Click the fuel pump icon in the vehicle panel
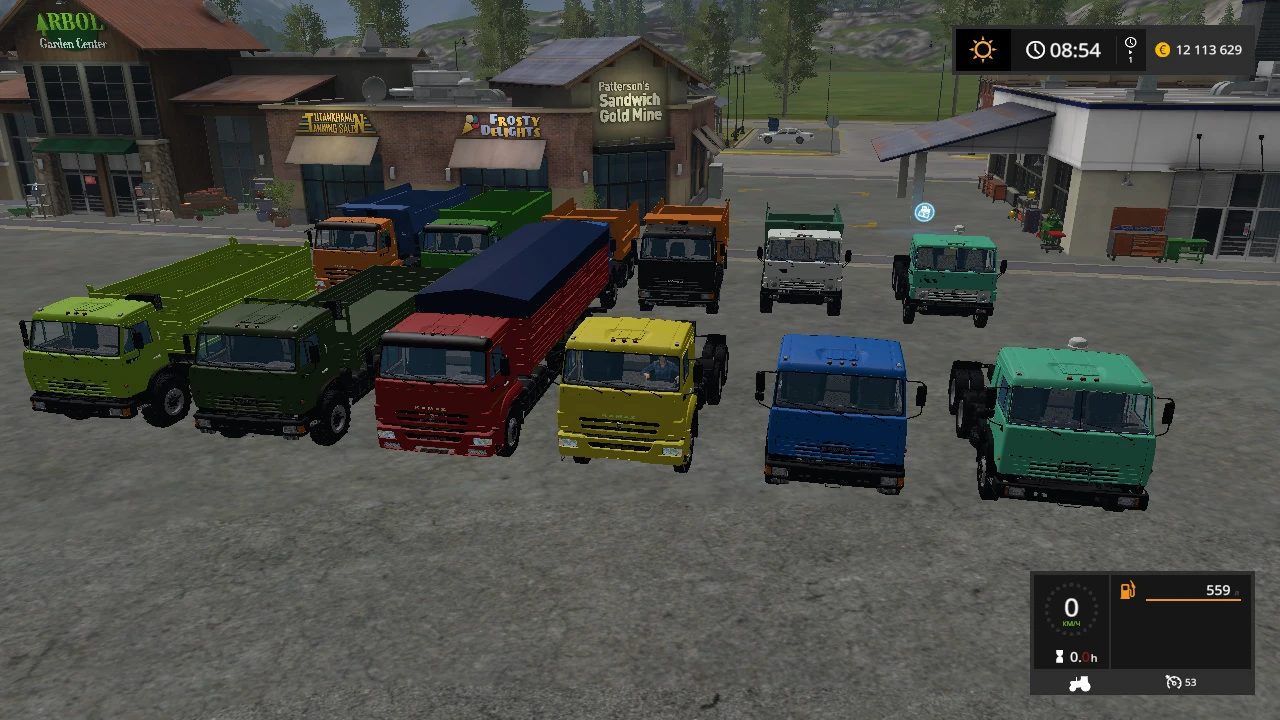Screen dimensions: 1280x720 pos(1126,590)
